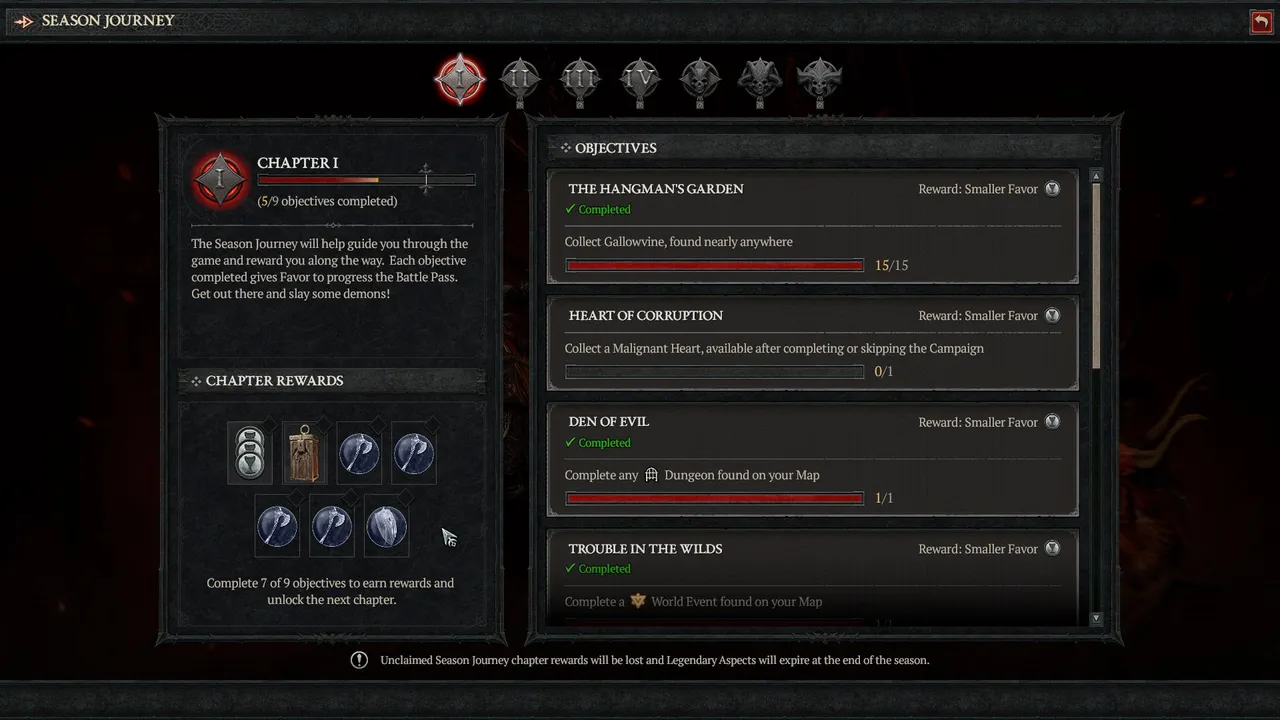
Task: Click the objectives list scroll-down arrow
Action: [x=1096, y=619]
